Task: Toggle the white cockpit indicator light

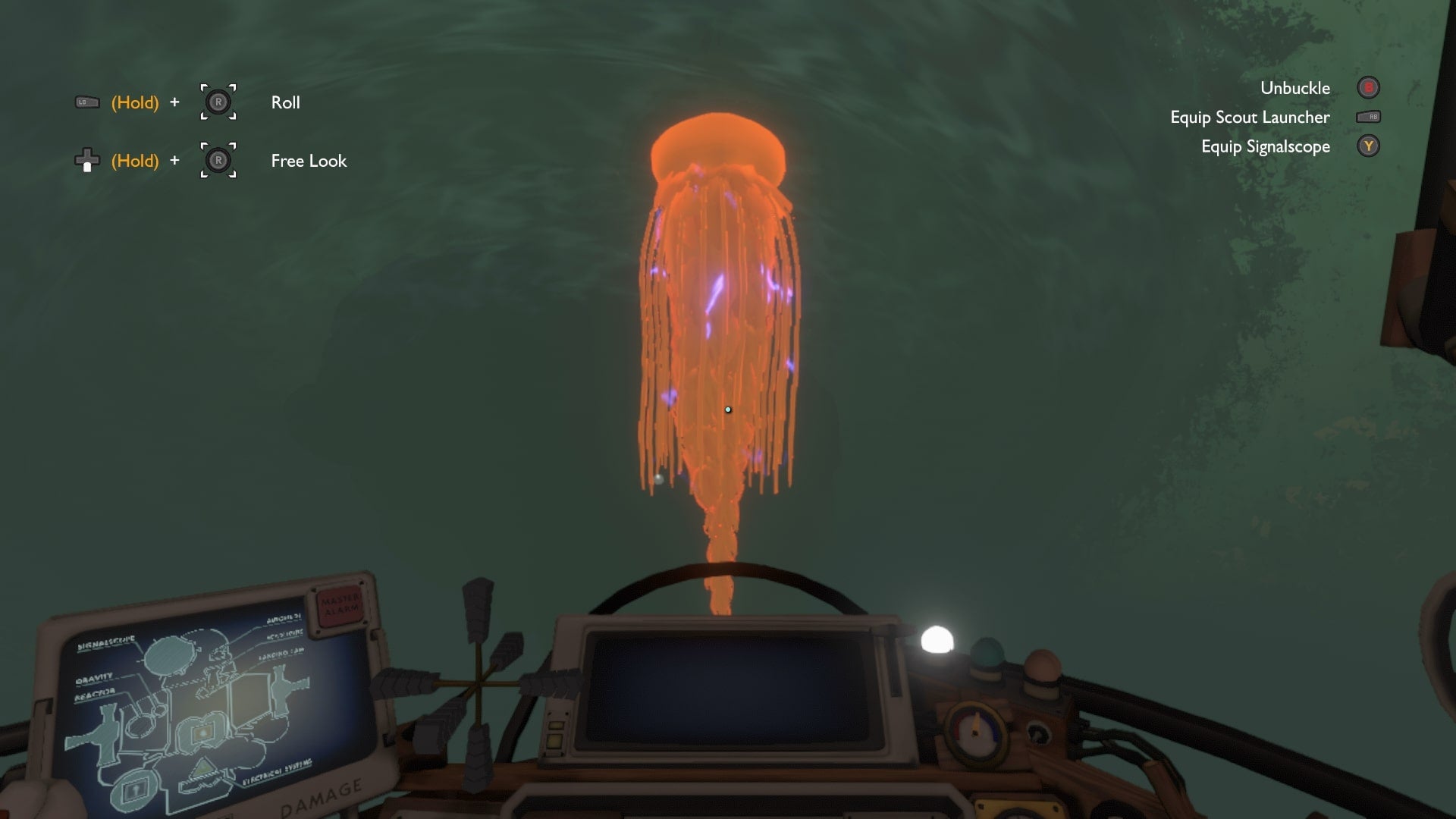Action: [x=937, y=640]
